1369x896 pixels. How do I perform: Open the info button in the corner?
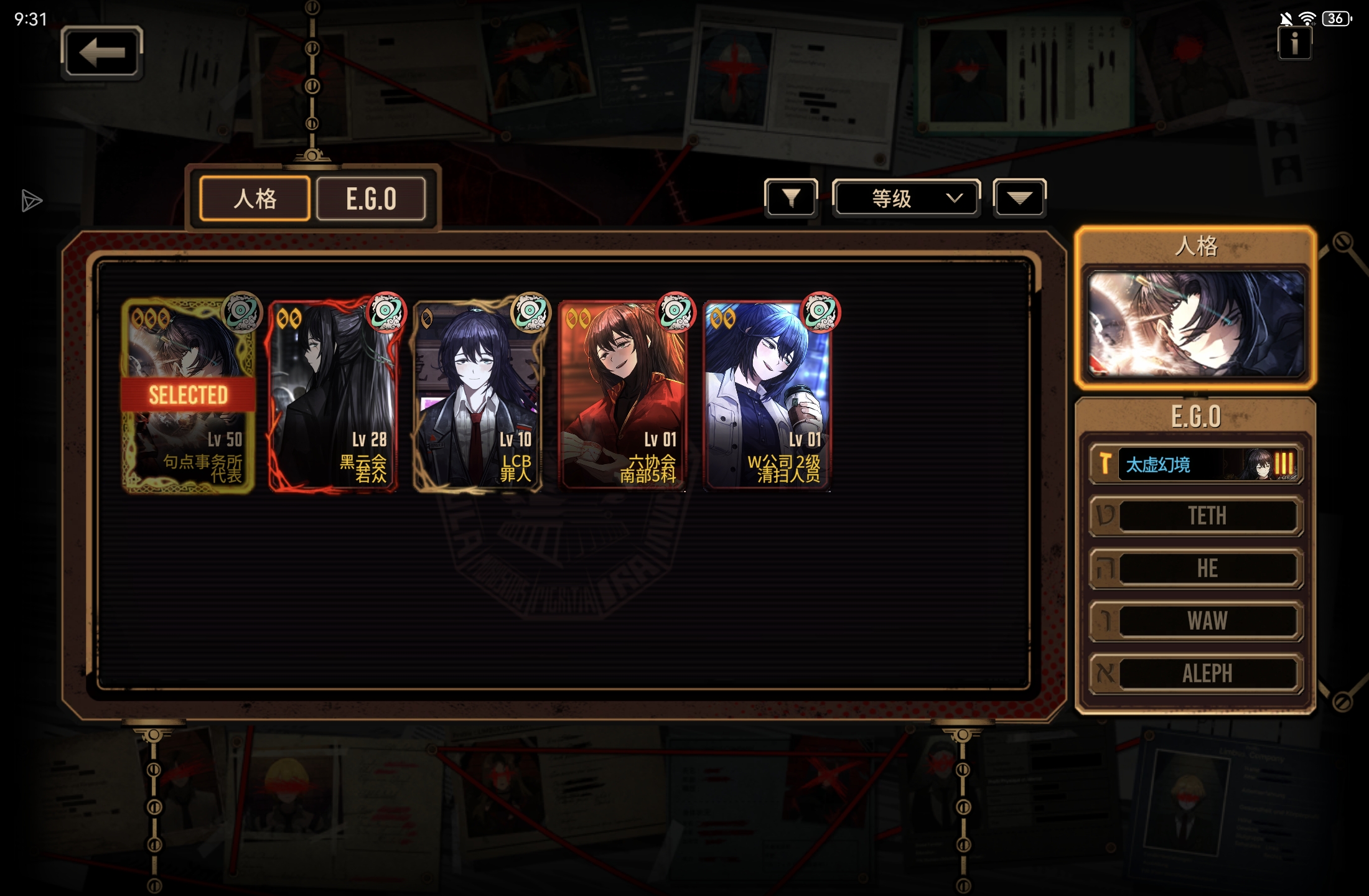pos(1294,44)
